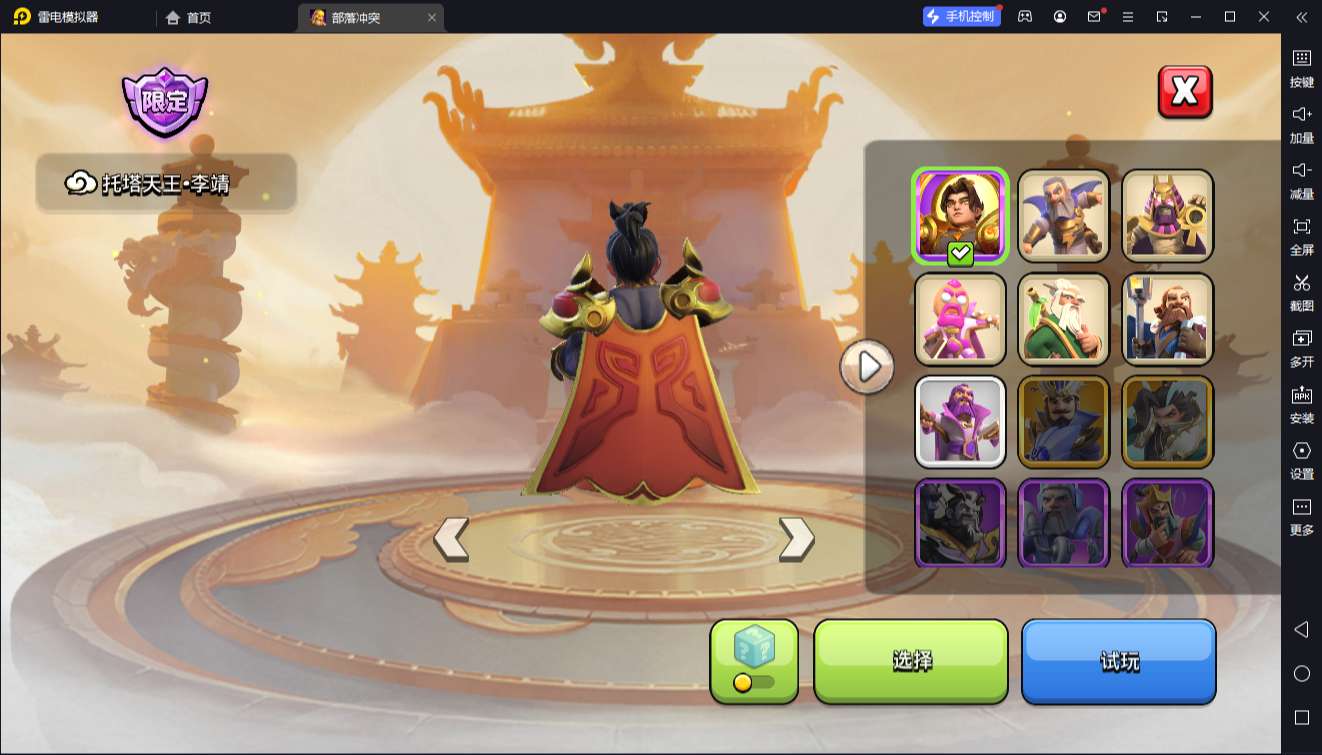Pick the Anubis pharaoh skin holding an ankh
1322x755 pixels.
click(1167, 215)
